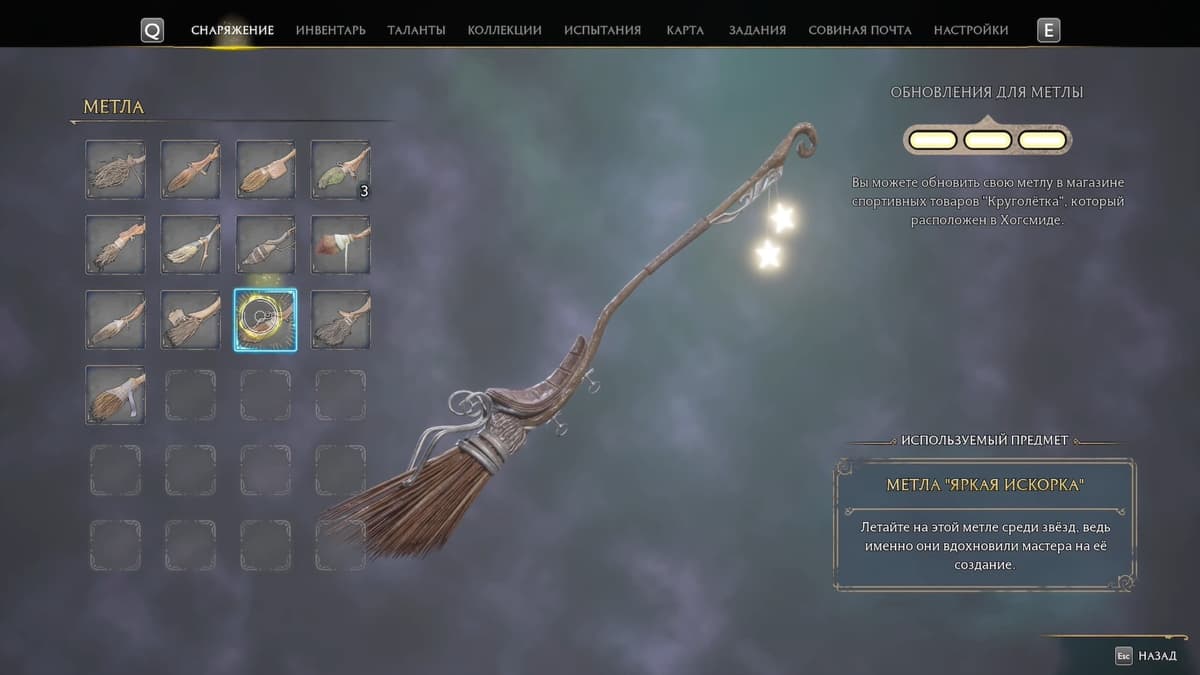Viewport: 1200px width, 675px height.
Task: Open the Коллекции tab
Action: [x=504, y=30]
